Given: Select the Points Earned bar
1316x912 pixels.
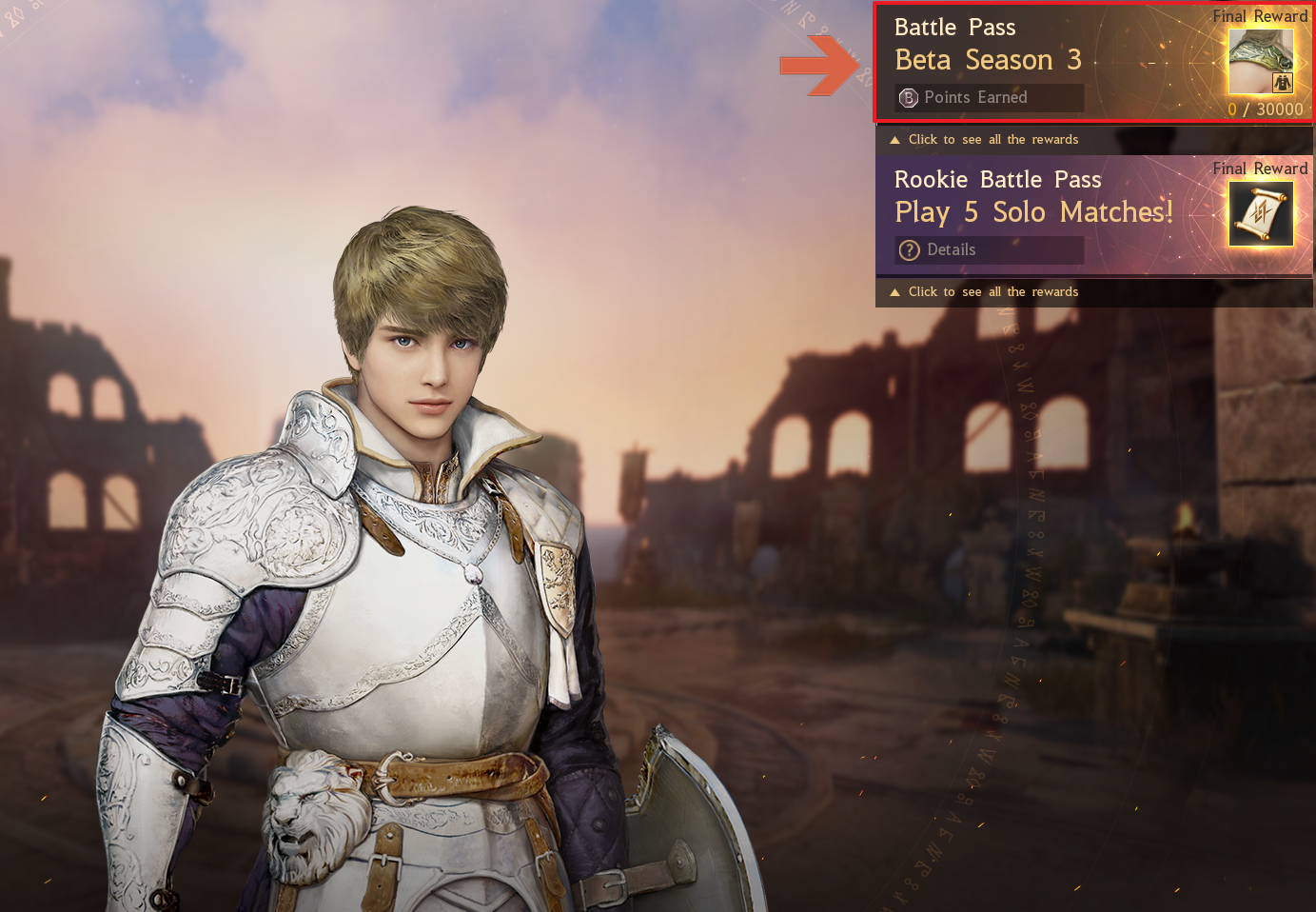Looking at the screenshot, I should point(990,97).
